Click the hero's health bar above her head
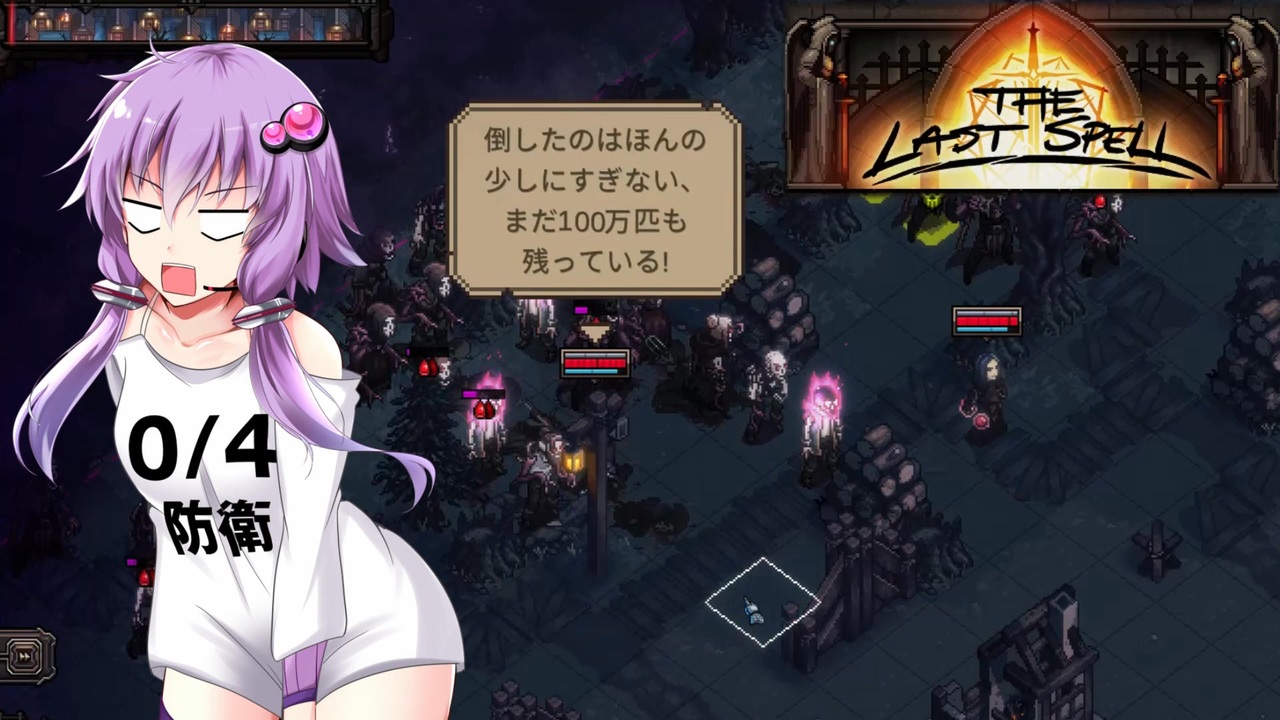 (x=987, y=322)
